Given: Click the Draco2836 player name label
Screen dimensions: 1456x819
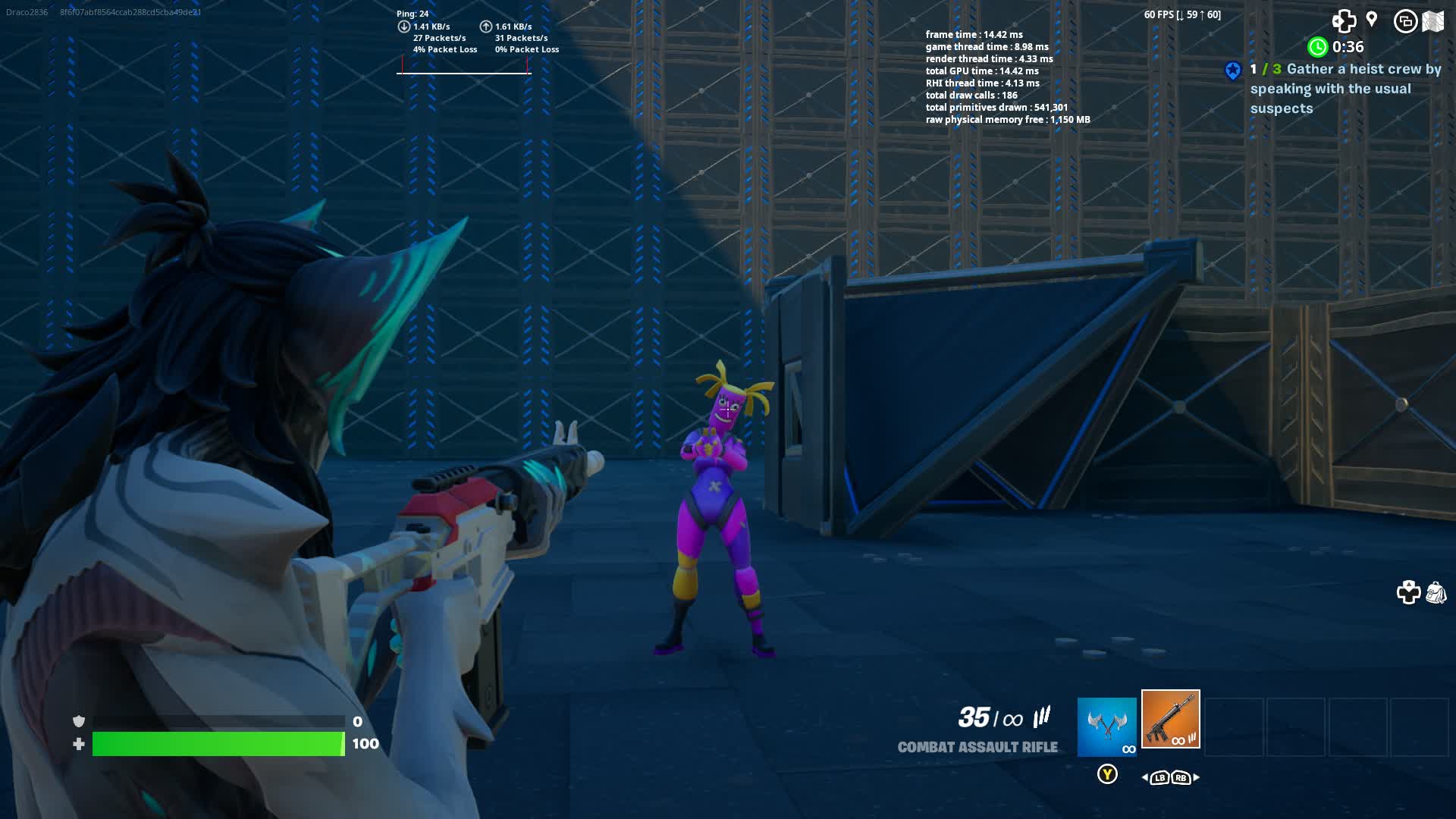Looking at the screenshot, I should (26, 11).
